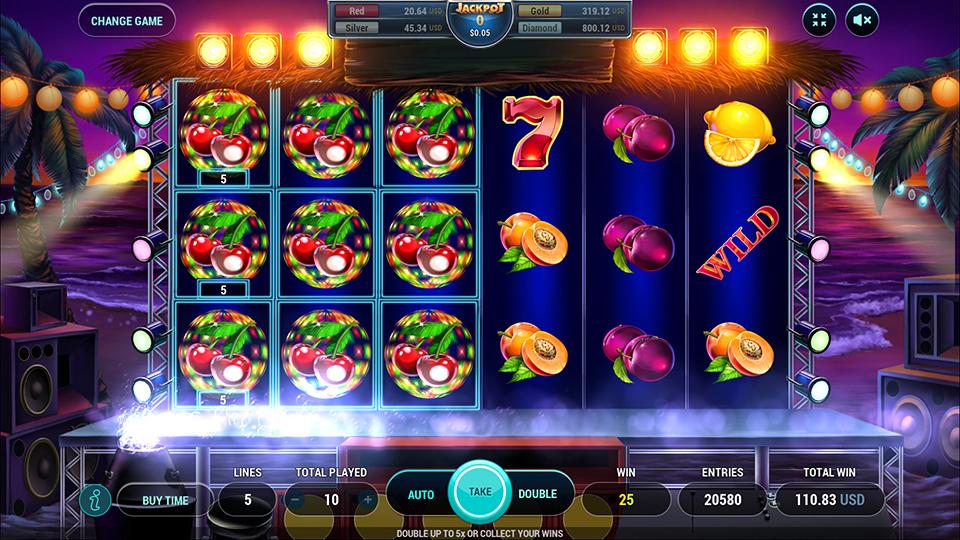This screenshot has width=960, height=540.
Task: Open the Change Game menu
Action: click(x=126, y=20)
